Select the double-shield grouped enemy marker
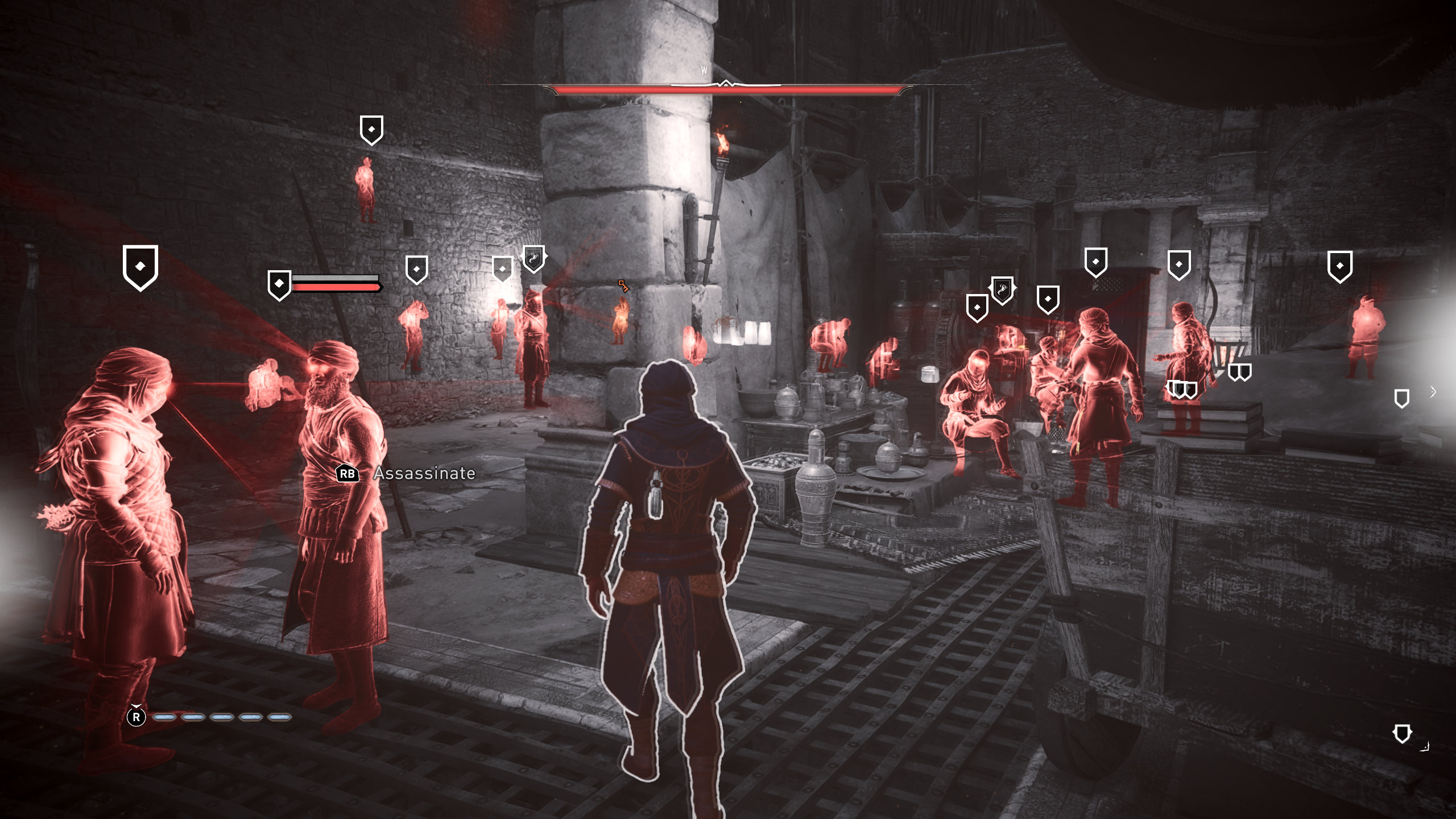 tap(1239, 373)
